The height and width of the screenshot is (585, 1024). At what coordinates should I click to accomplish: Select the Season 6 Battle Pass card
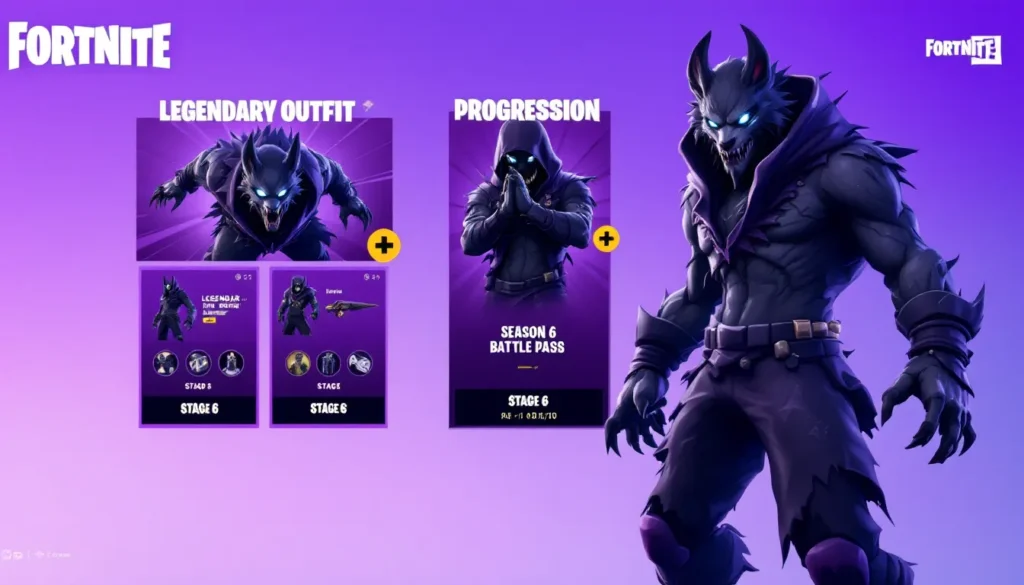pos(529,270)
